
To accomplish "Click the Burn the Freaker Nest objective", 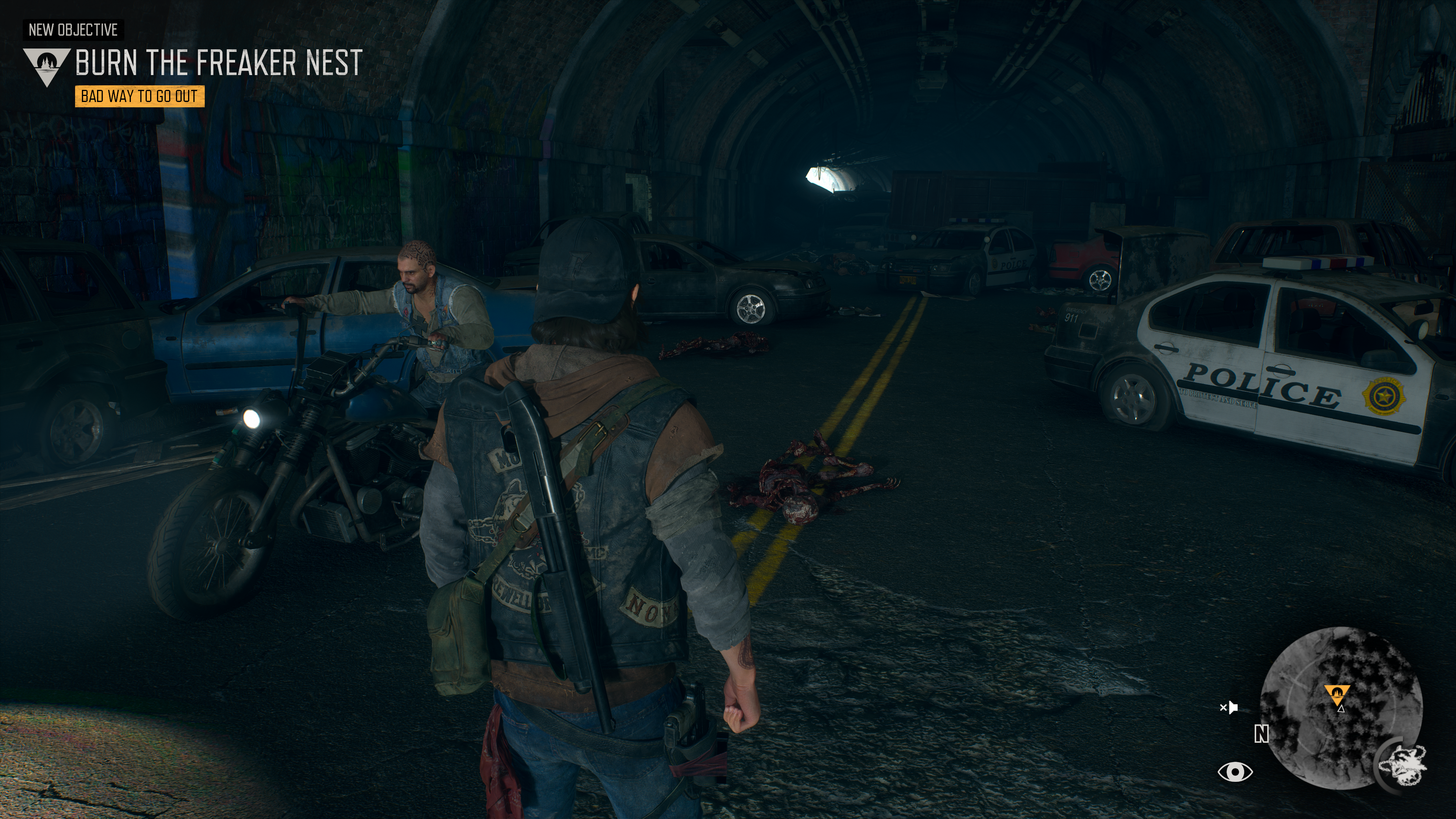I will click(x=218, y=63).
